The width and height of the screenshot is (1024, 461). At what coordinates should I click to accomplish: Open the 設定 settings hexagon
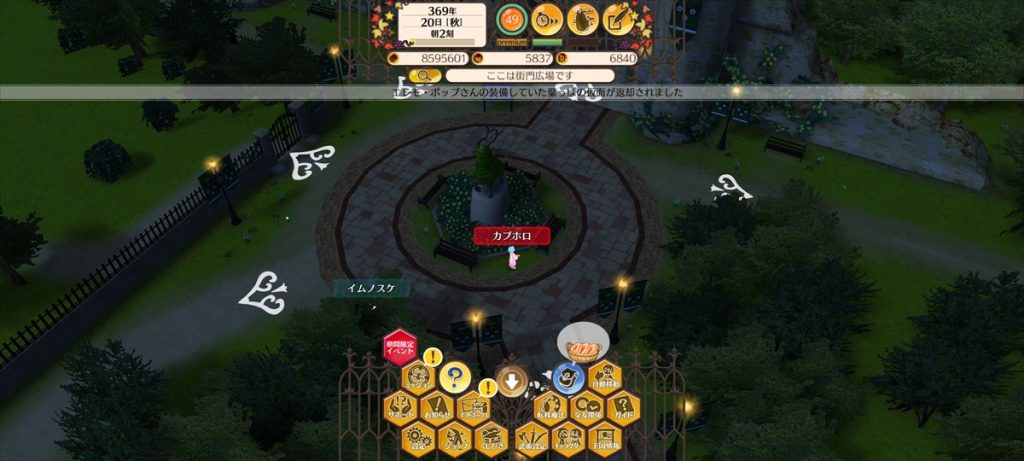pos(419,437)
